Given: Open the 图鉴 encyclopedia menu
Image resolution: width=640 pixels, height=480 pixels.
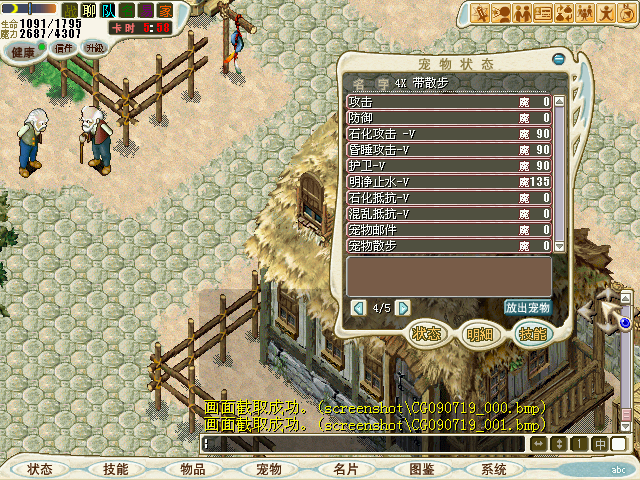Looking at the screenshot, I should [421, 469].
